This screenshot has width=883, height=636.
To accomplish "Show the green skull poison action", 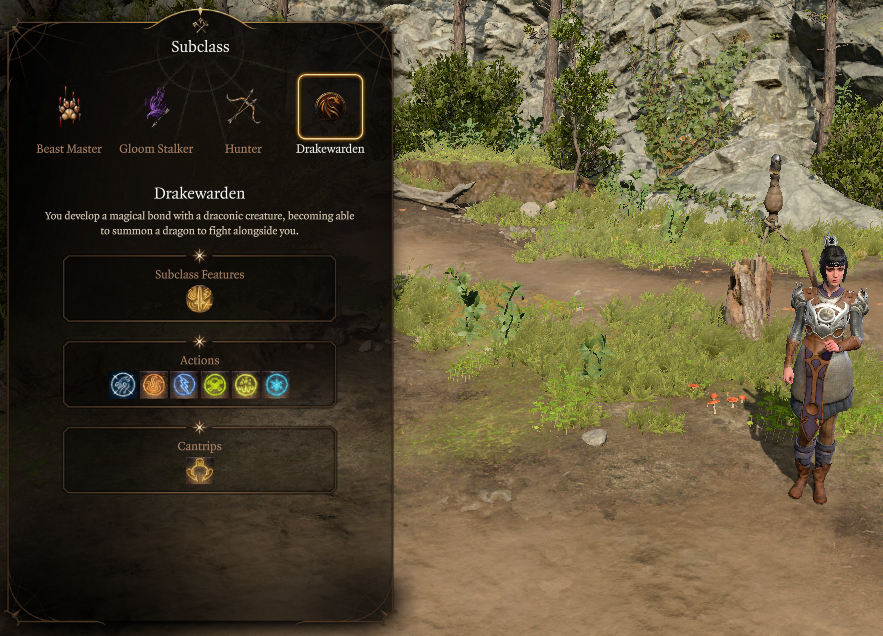I will (215, 385).
